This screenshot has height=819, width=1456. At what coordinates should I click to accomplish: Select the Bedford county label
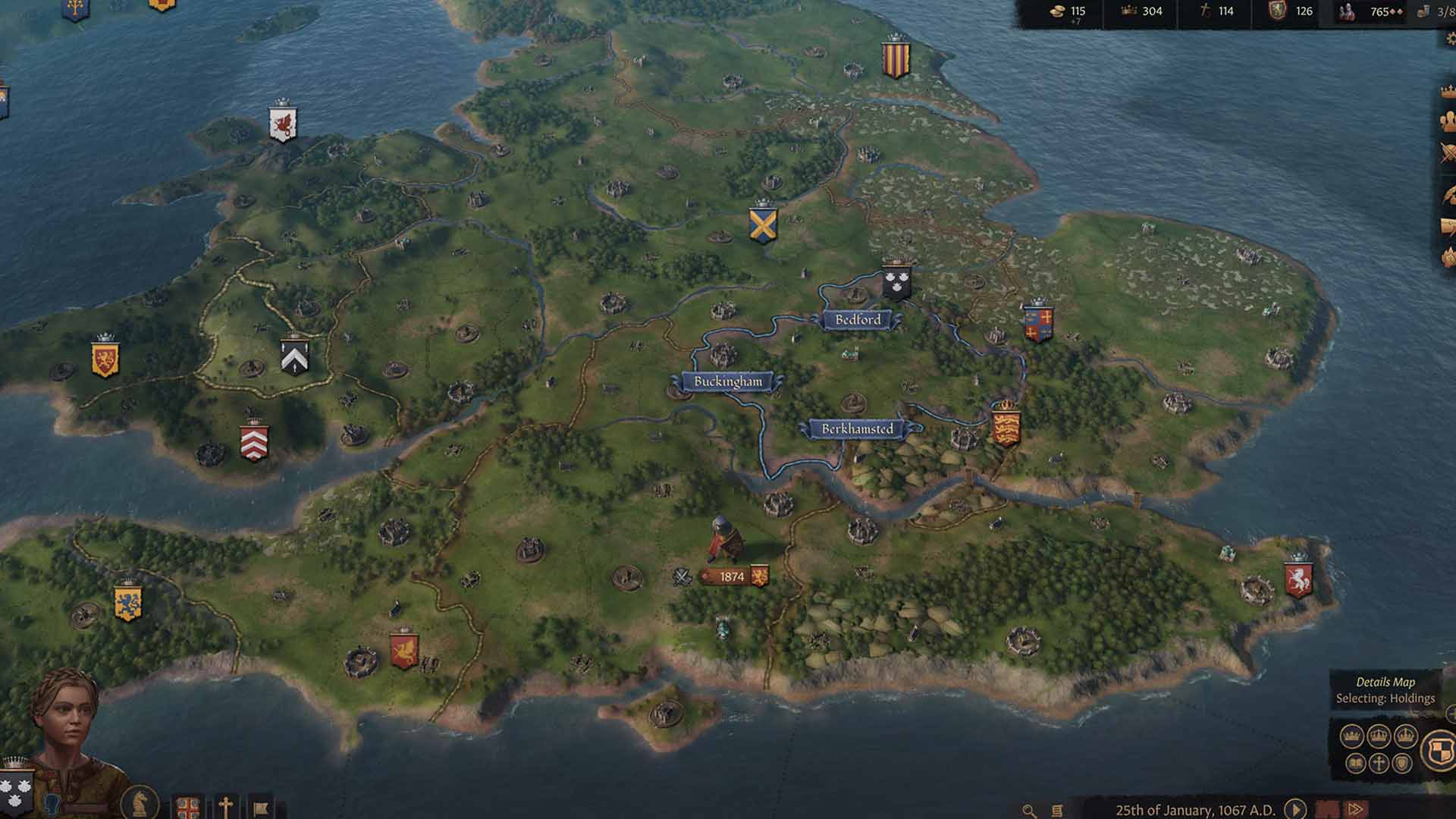click(857, 321)
